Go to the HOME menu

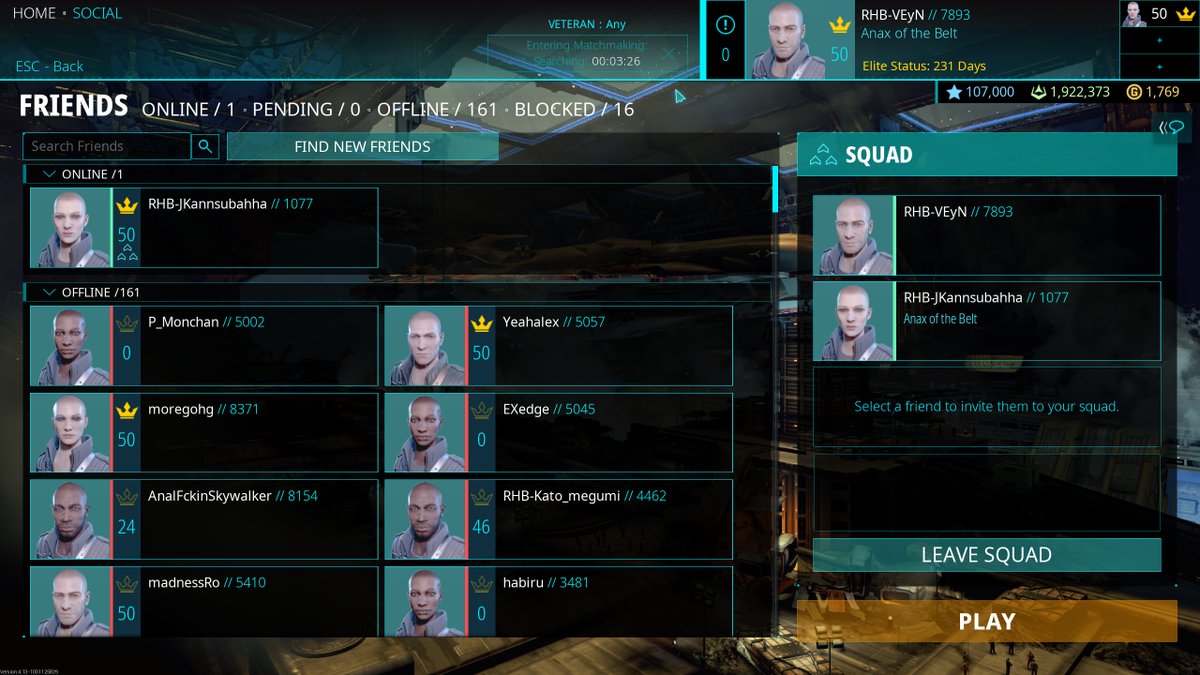point(34,14)
